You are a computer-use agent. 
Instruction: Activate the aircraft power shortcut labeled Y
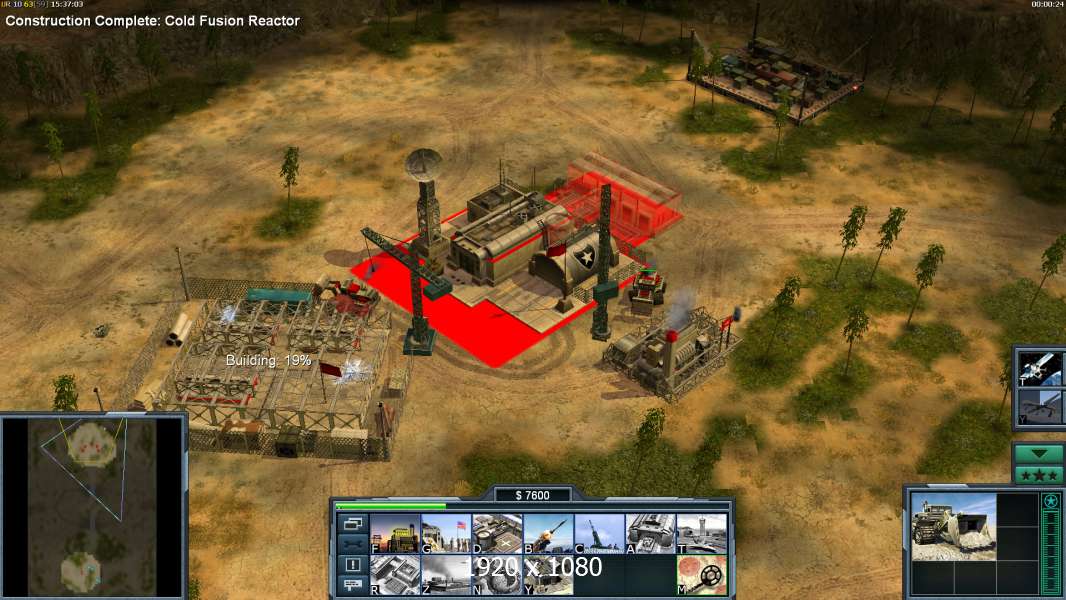(1040, 406)
